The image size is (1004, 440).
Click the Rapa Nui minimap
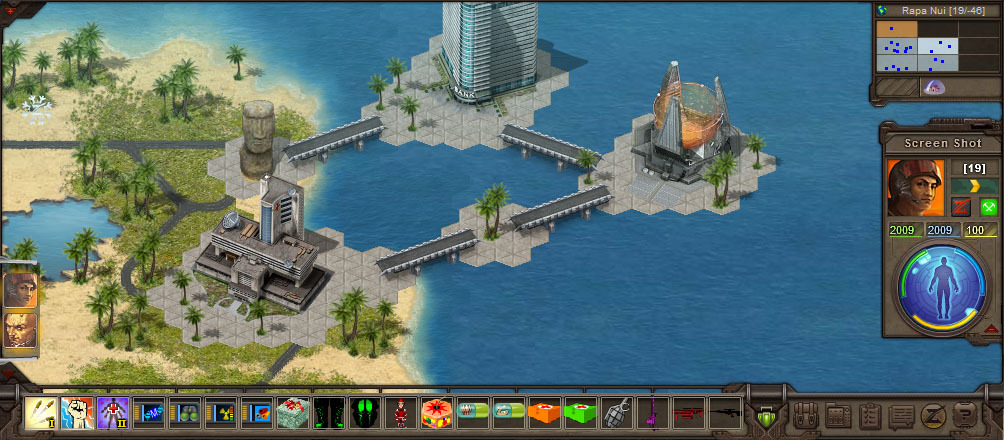coord(917,46)
